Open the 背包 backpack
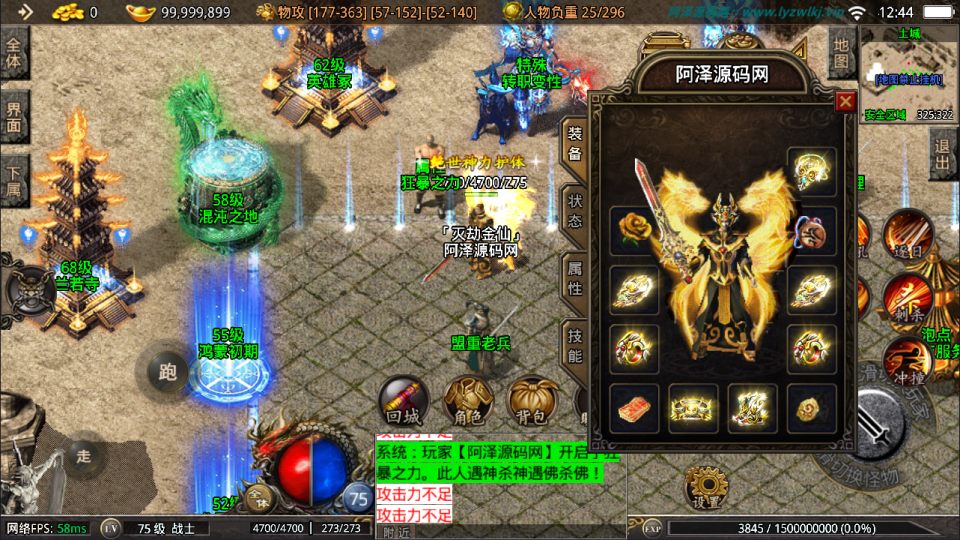 pos(531,402)
